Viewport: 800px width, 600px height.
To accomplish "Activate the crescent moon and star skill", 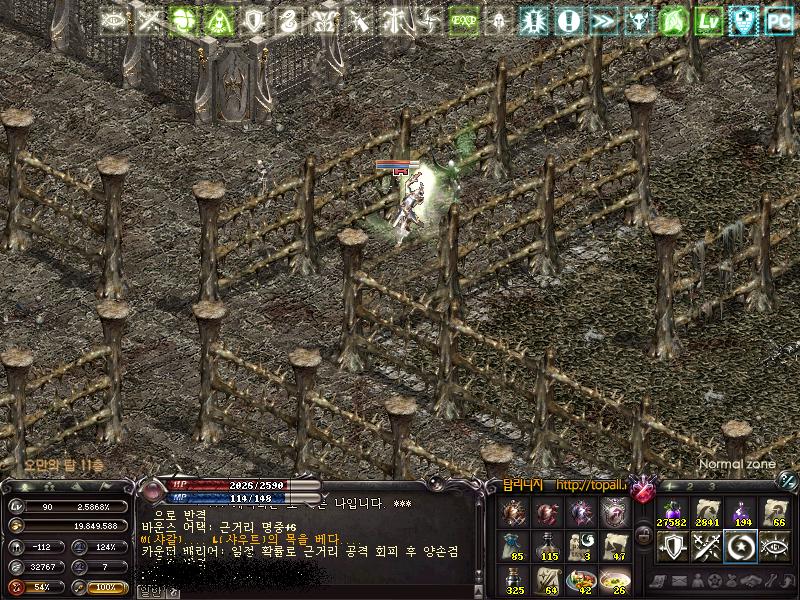I will (742, 546).
